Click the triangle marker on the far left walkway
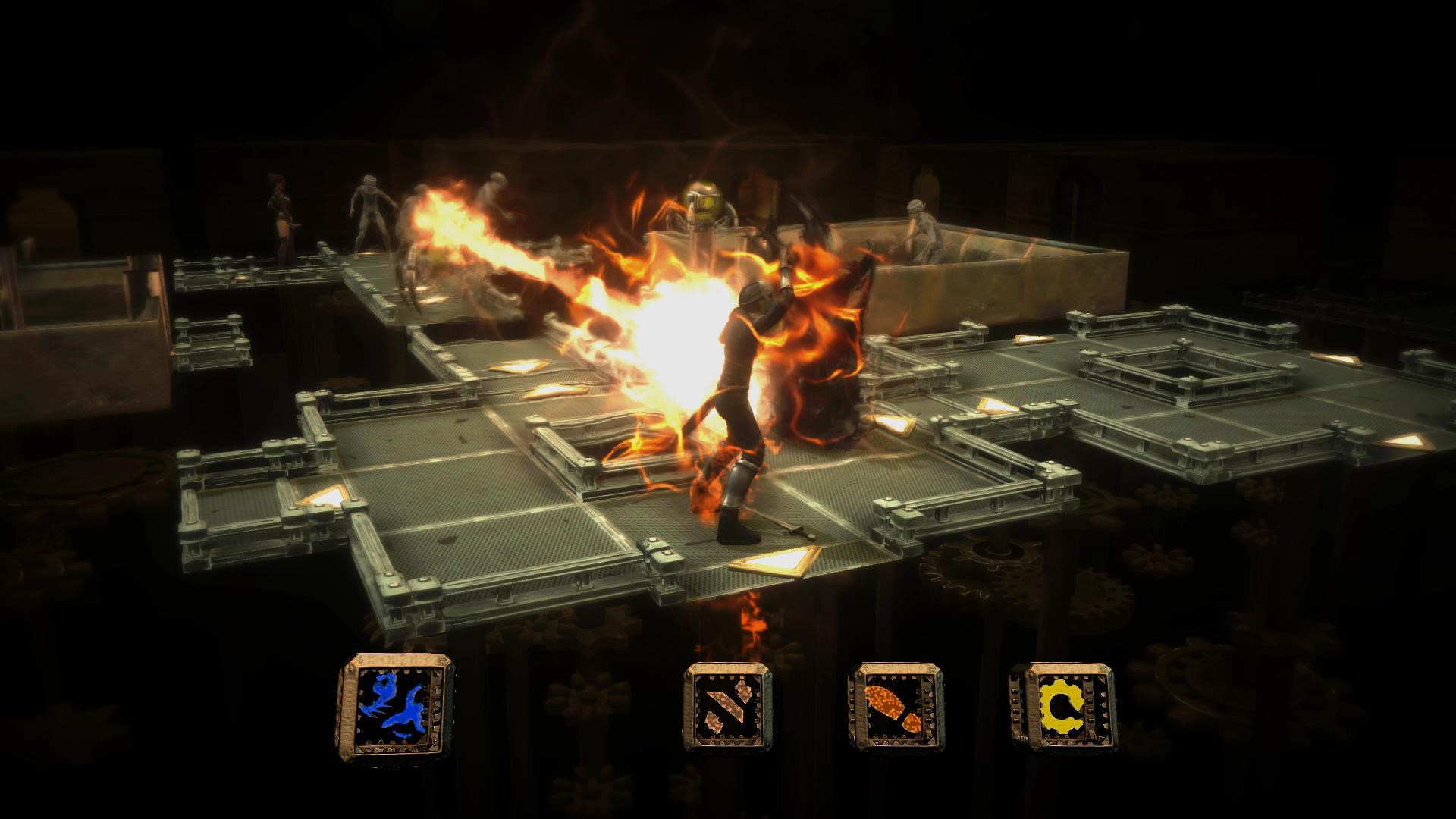Image resolution: width=1456 pixels, height=819 pixels. [326, 497]
